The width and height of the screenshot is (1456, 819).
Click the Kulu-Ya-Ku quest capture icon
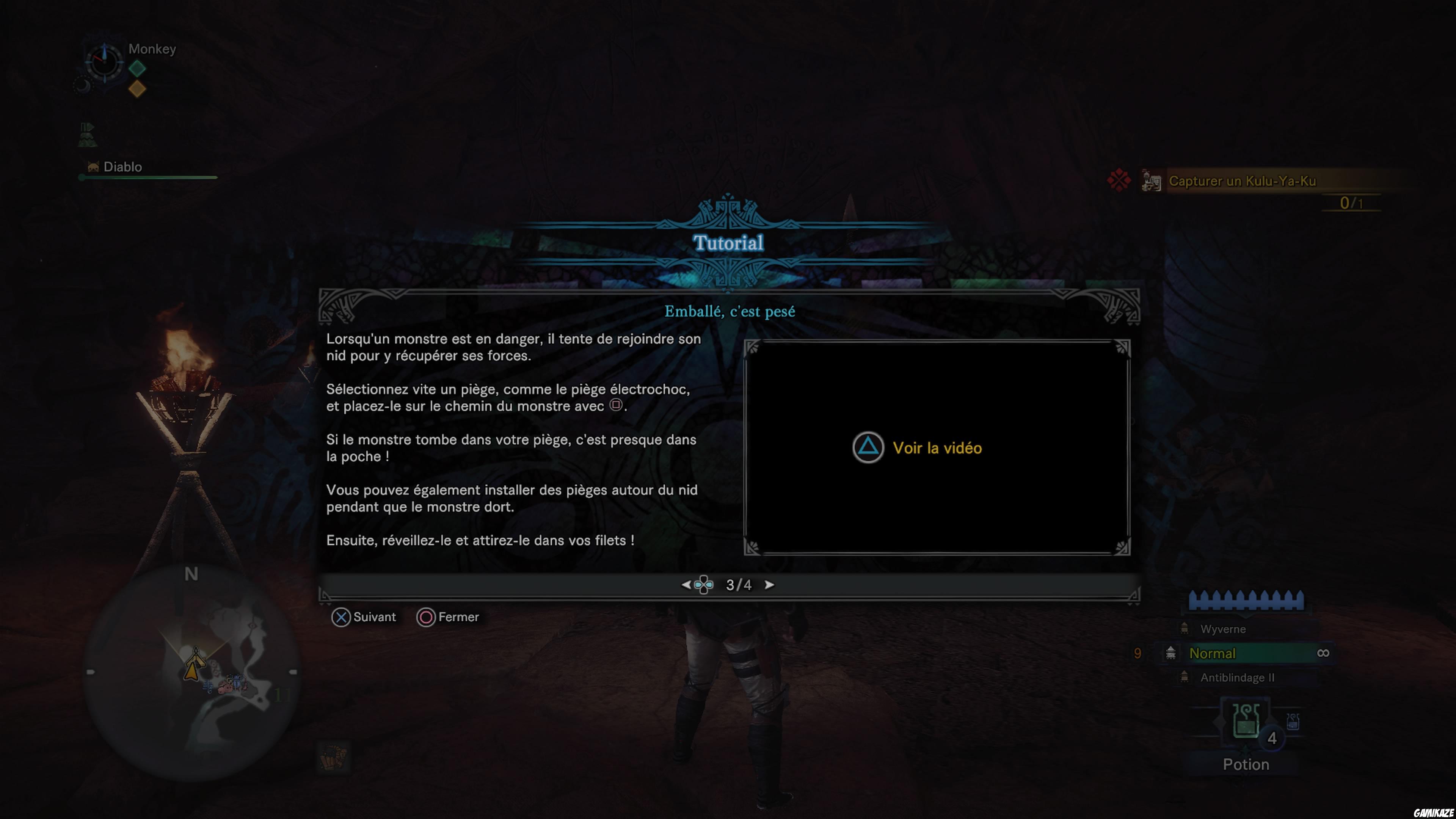[1152, 181]
